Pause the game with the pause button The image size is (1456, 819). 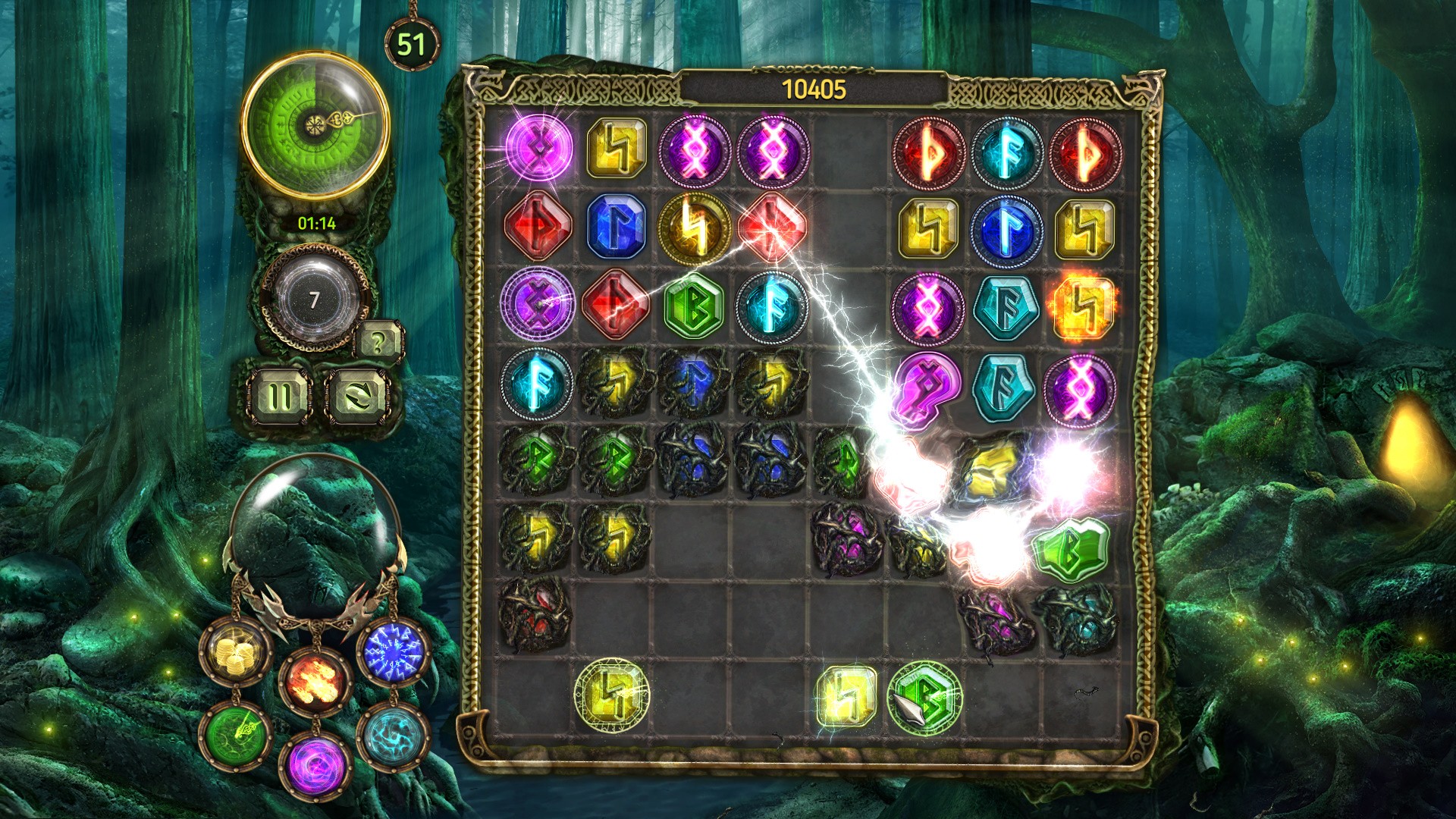[279, 396]
